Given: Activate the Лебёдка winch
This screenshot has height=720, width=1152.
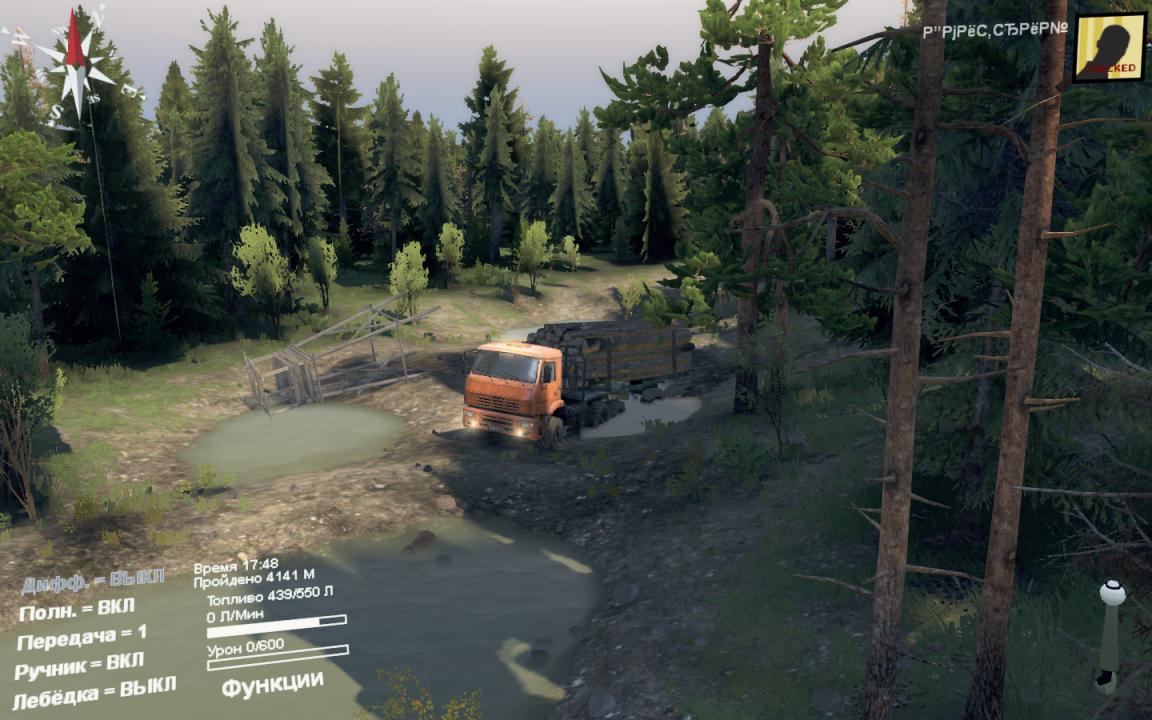Looking at the screenshot, I should point(94,691).
